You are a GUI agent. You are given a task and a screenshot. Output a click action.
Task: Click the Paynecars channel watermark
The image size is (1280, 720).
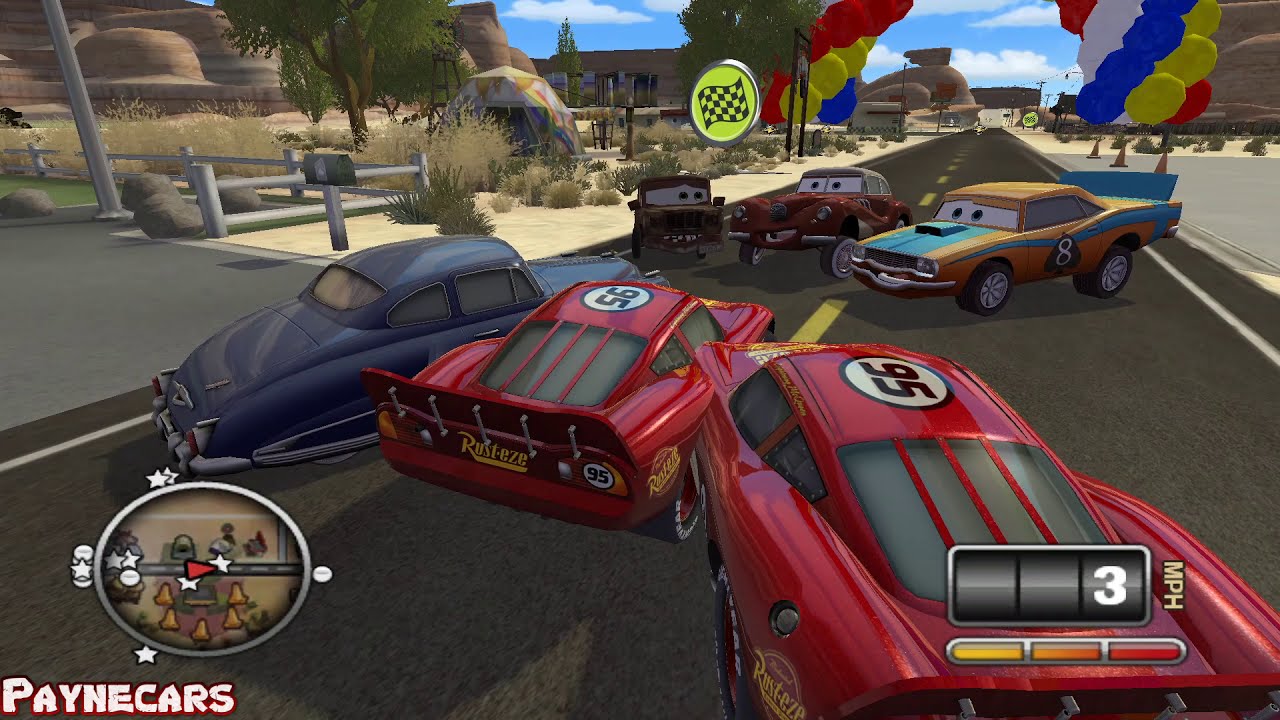(118, 698)
